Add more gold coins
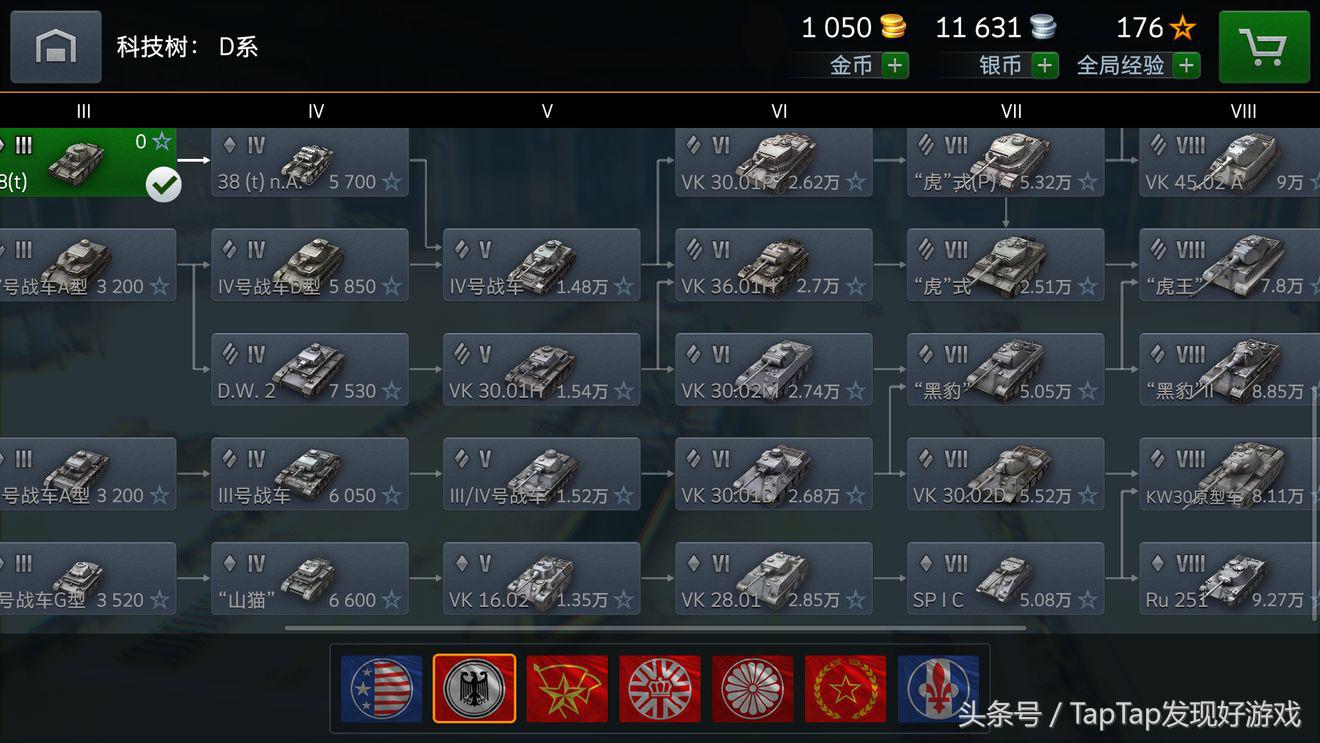 tap(895, 66)
